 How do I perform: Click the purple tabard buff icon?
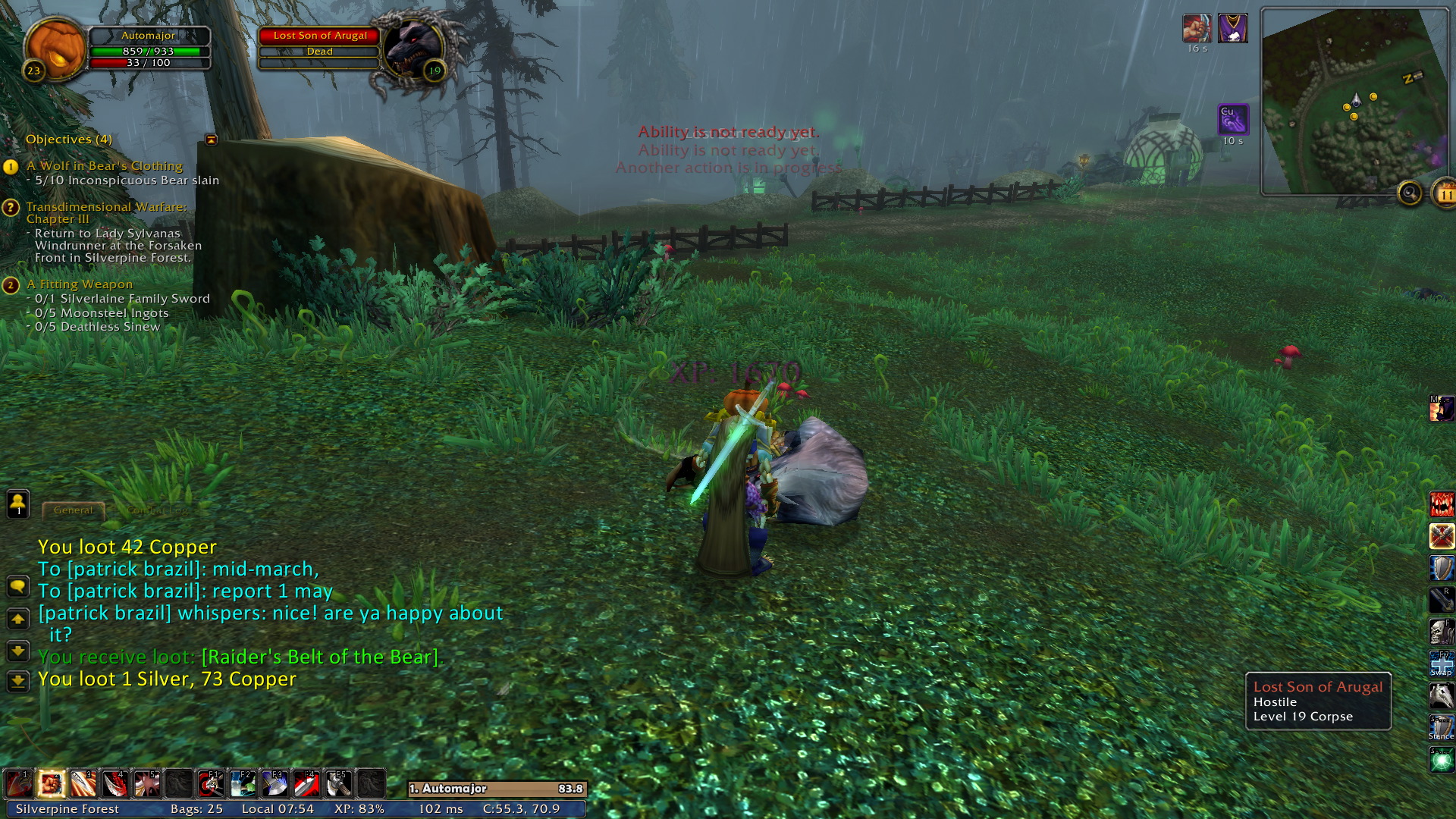tap(1233, 29)
